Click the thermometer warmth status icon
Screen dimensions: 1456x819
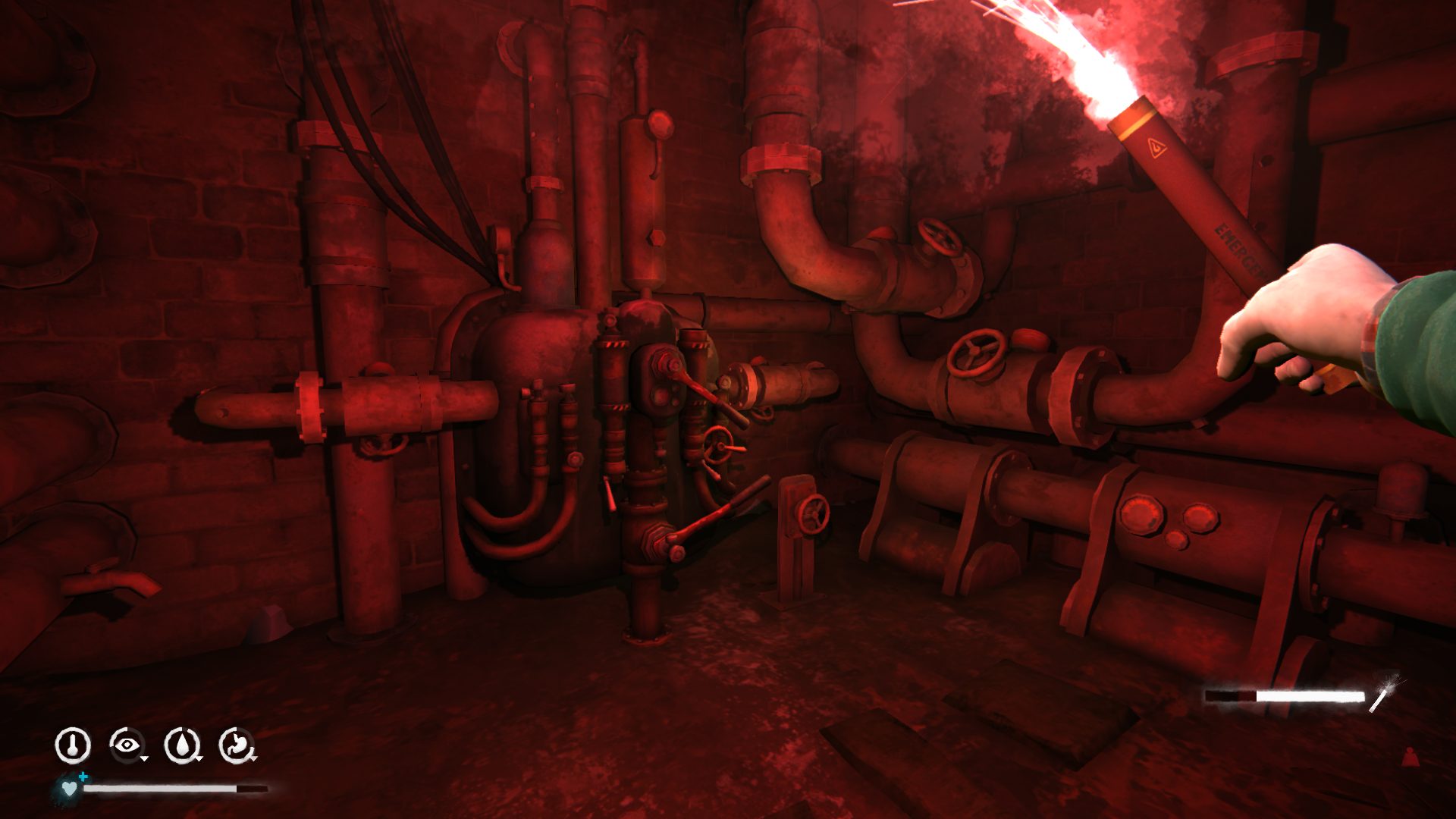pos(73,745)
